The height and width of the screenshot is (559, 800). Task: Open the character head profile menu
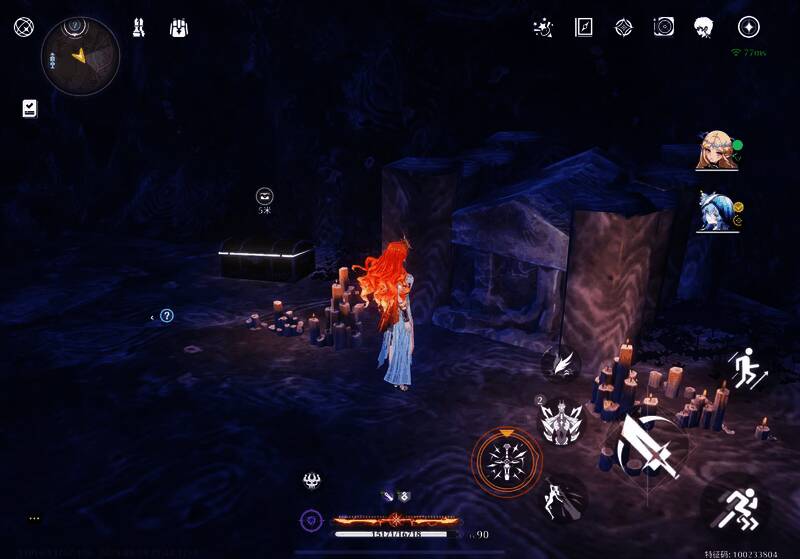[x=704, y=27]
